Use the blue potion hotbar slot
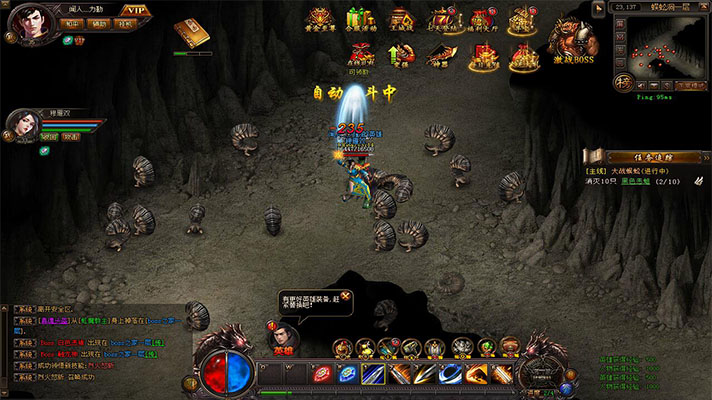Image resolution: width=712 pixels, height=400 pixels. point(347,374)
